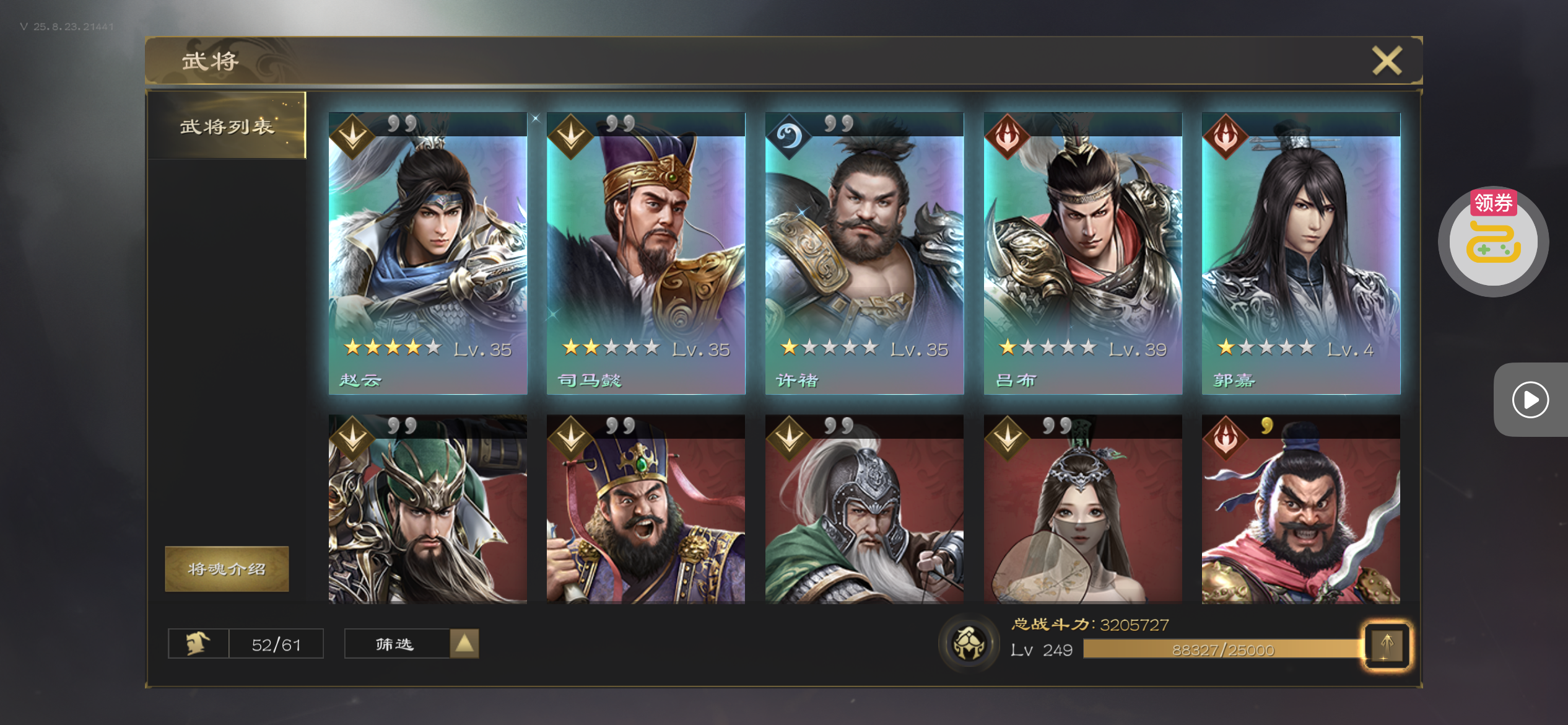The height and width of the screenshot is (725, 1568).
Task: Choose the 许褚 general card
Action: (x=864, y=253)
